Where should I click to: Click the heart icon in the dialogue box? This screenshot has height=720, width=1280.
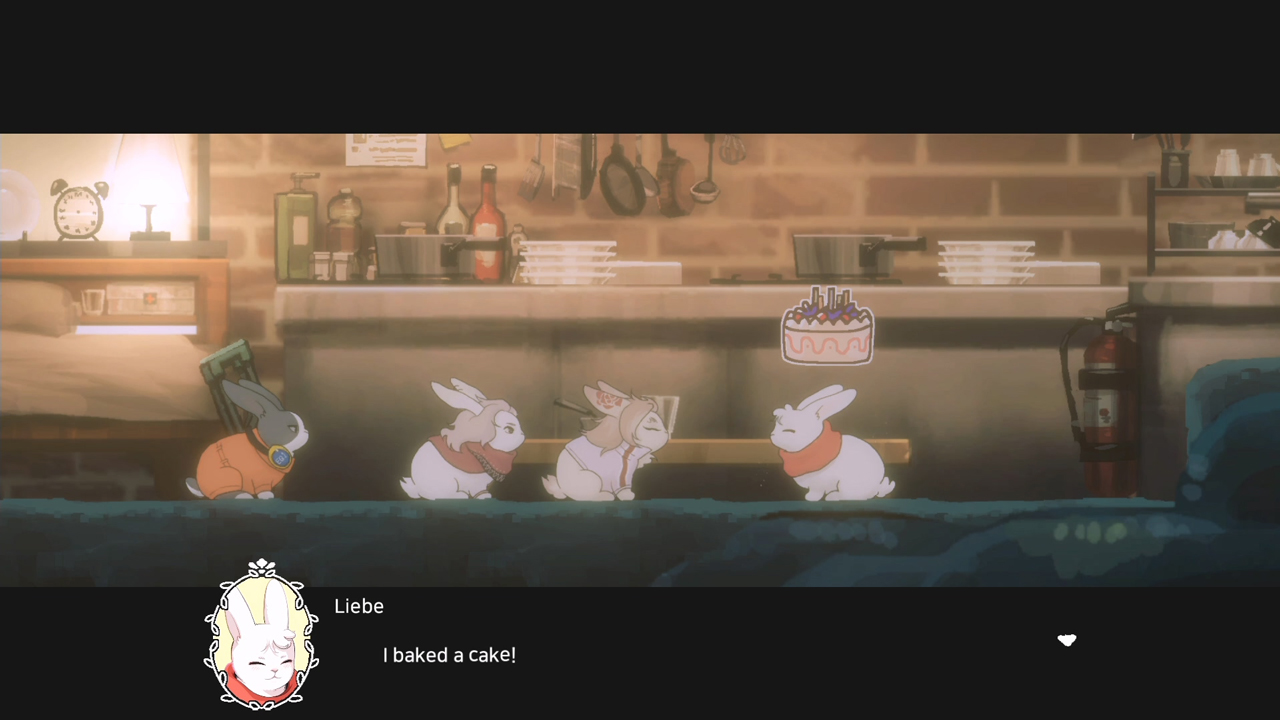(x=1067, y=641)
